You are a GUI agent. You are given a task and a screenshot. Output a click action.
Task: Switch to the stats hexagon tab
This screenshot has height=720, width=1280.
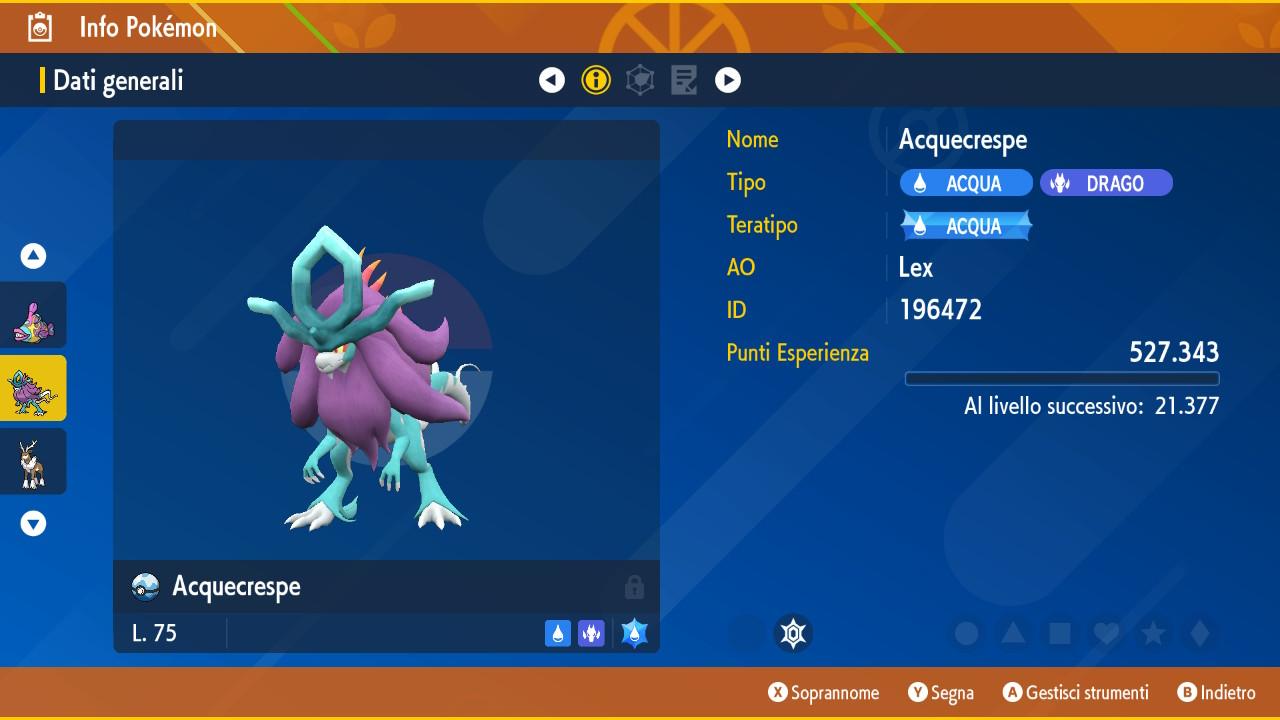(x=640, y=80)
